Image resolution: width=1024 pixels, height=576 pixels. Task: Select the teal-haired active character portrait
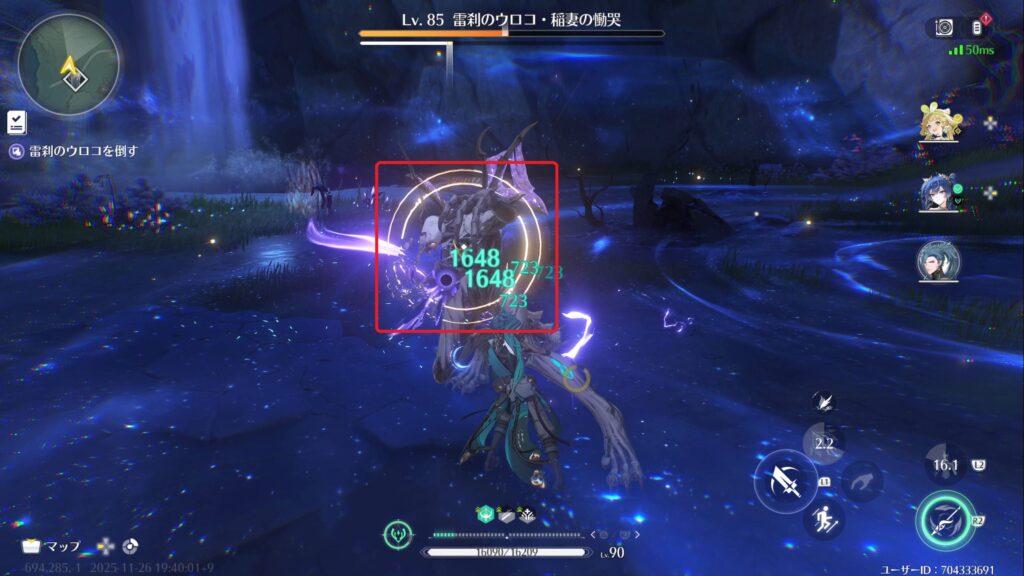point(938,261)
